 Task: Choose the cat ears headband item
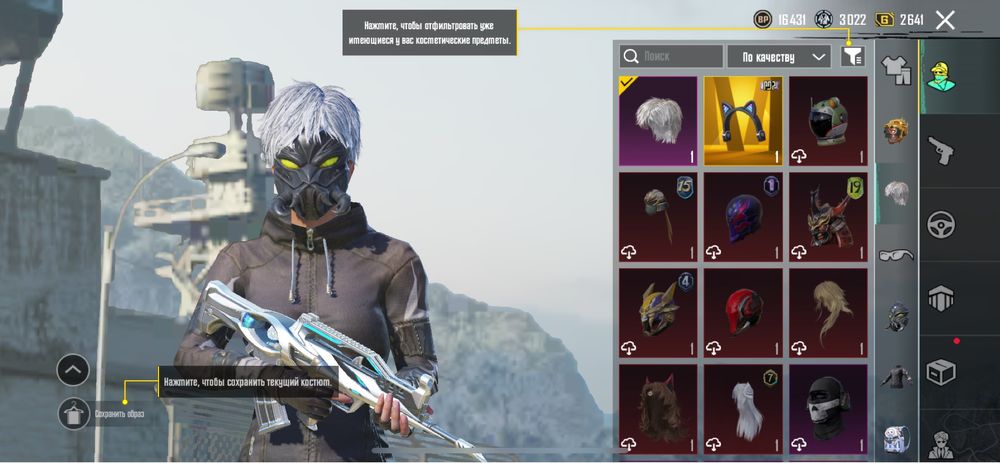[x=743, y=120]
